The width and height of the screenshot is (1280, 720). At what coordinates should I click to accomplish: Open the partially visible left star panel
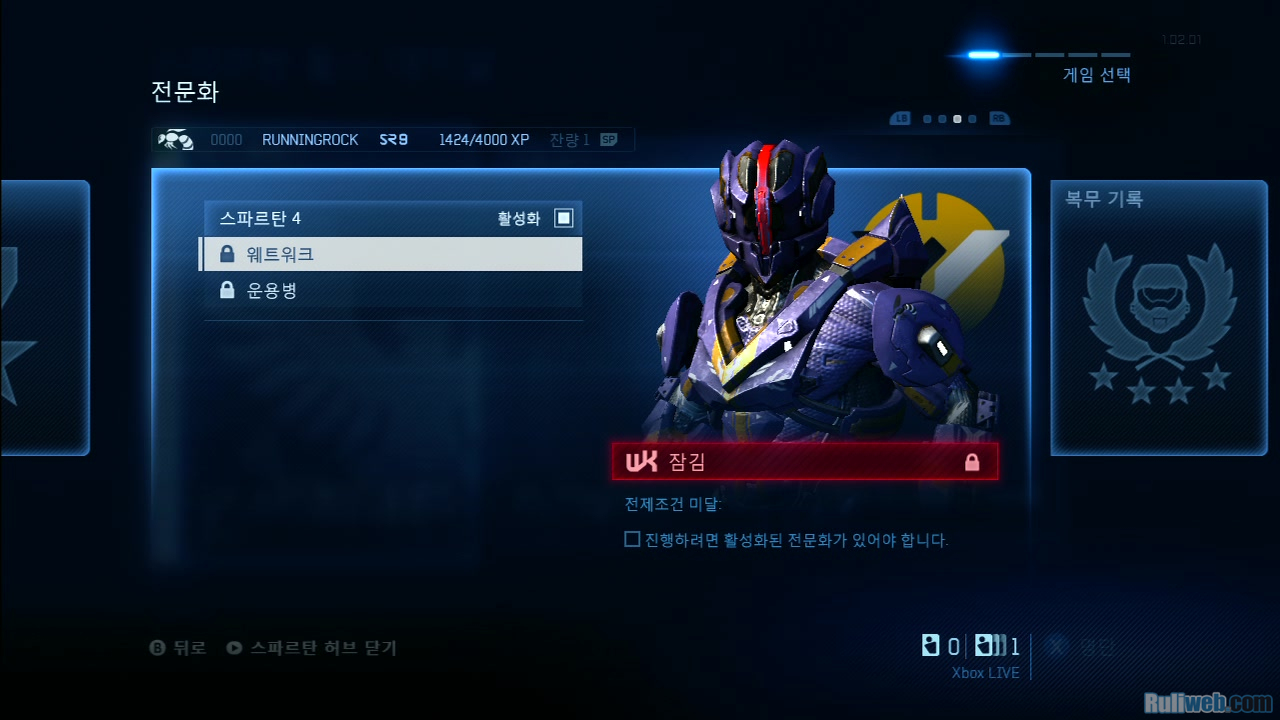pos(44,318)
